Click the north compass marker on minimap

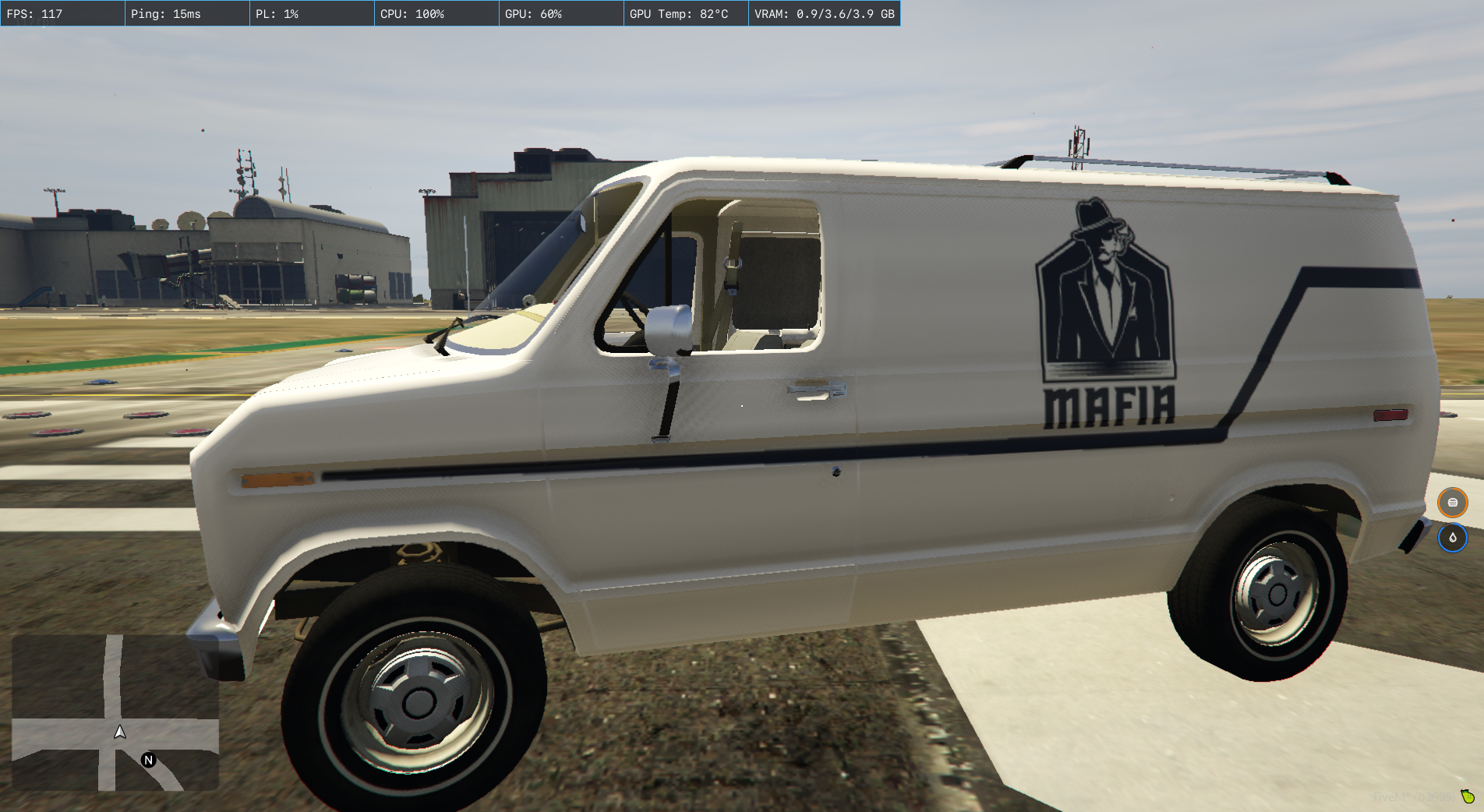tap(148, 760)
